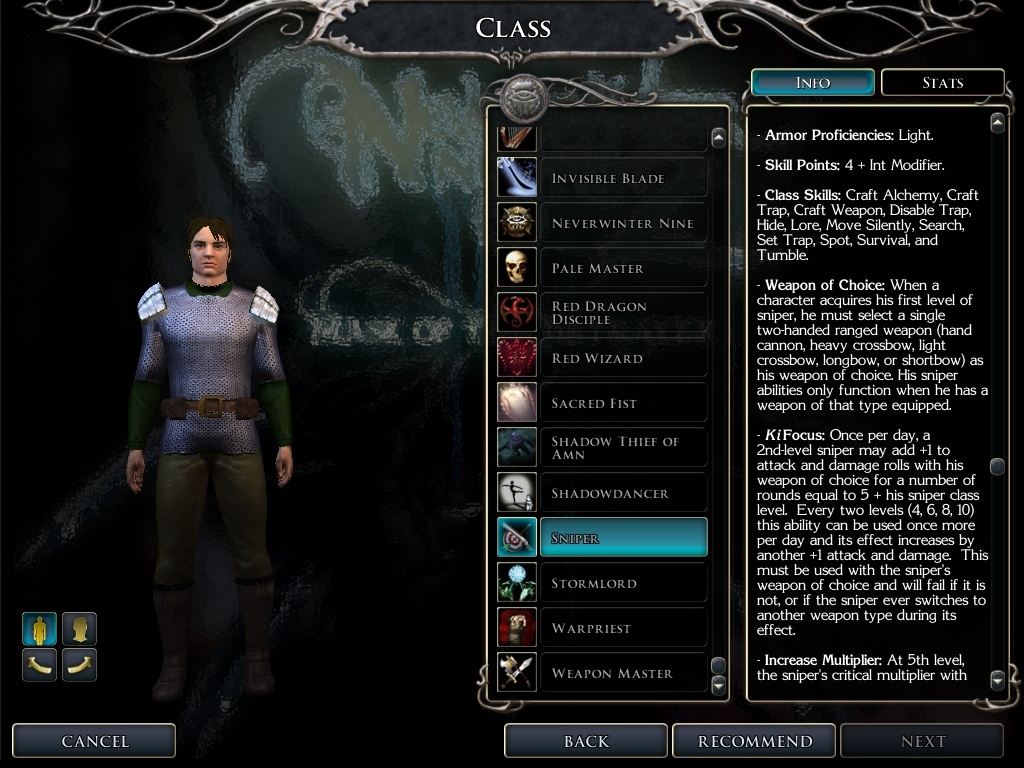This screenshot has width=1024, height=768.
Task: Switch to the head close-up view
Action: pyautogui.click(x=79, y=629)
